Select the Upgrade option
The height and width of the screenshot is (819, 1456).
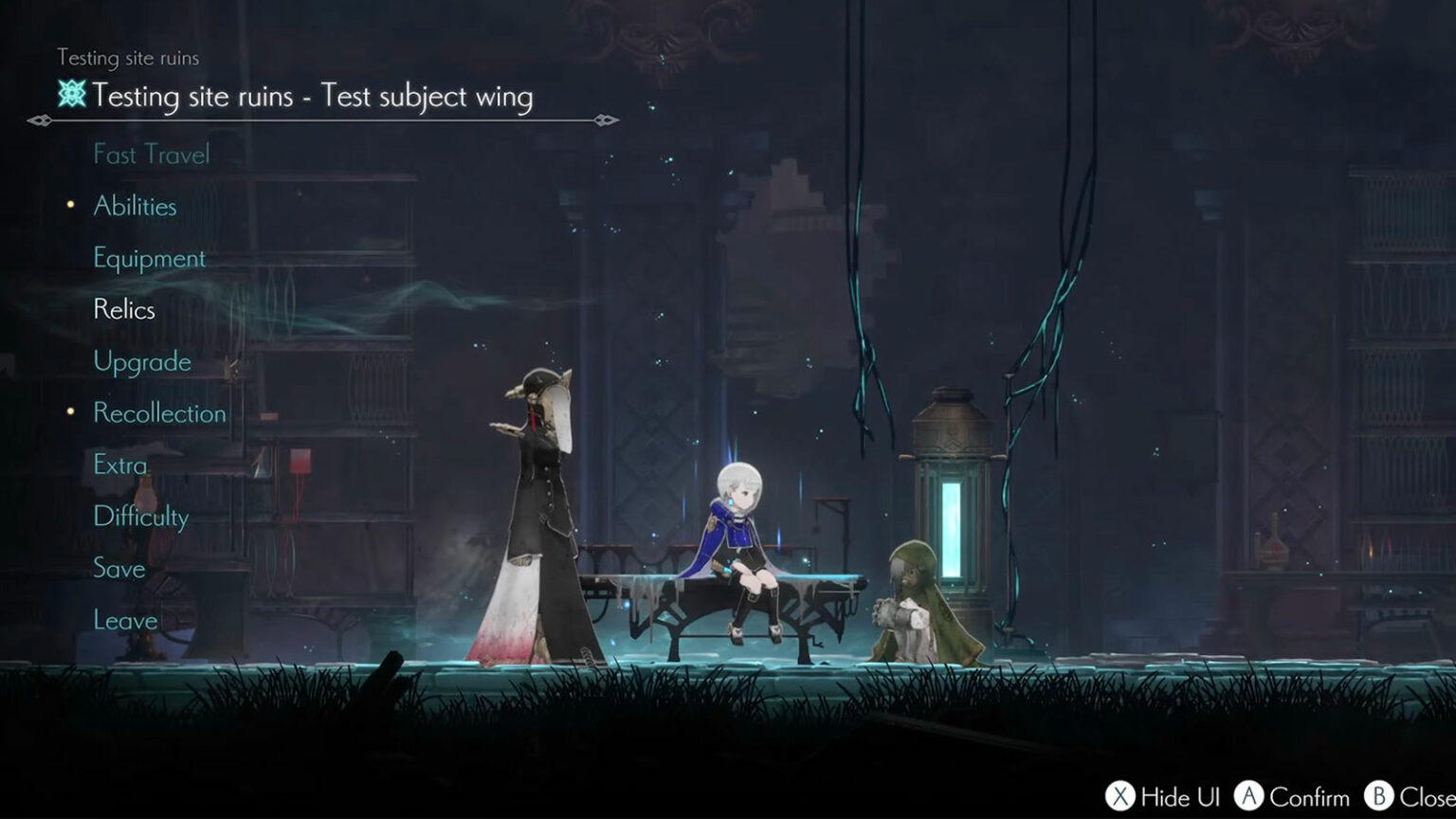pos(141,361)
